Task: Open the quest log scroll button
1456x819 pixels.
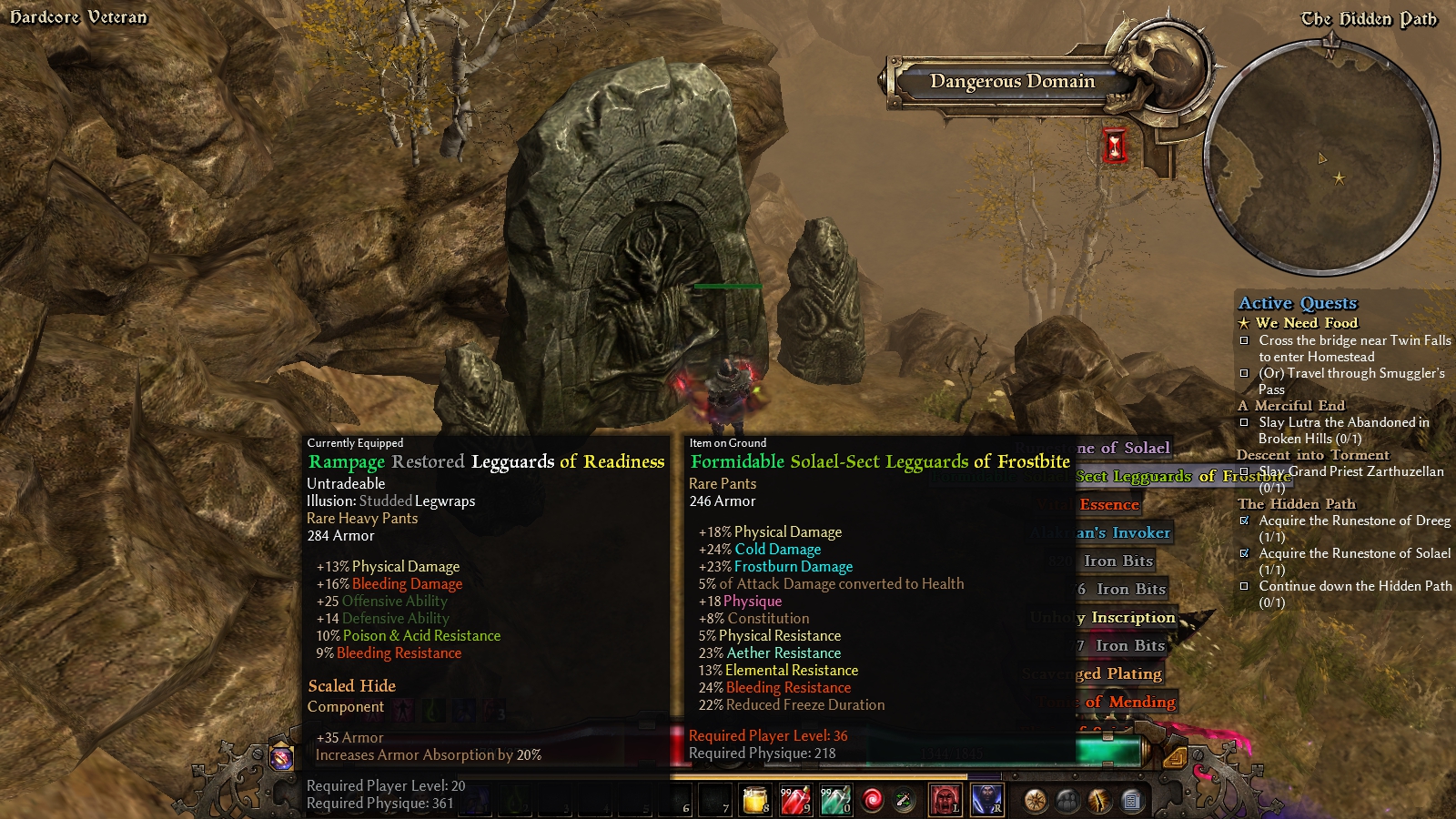Action: [1131, 801]
